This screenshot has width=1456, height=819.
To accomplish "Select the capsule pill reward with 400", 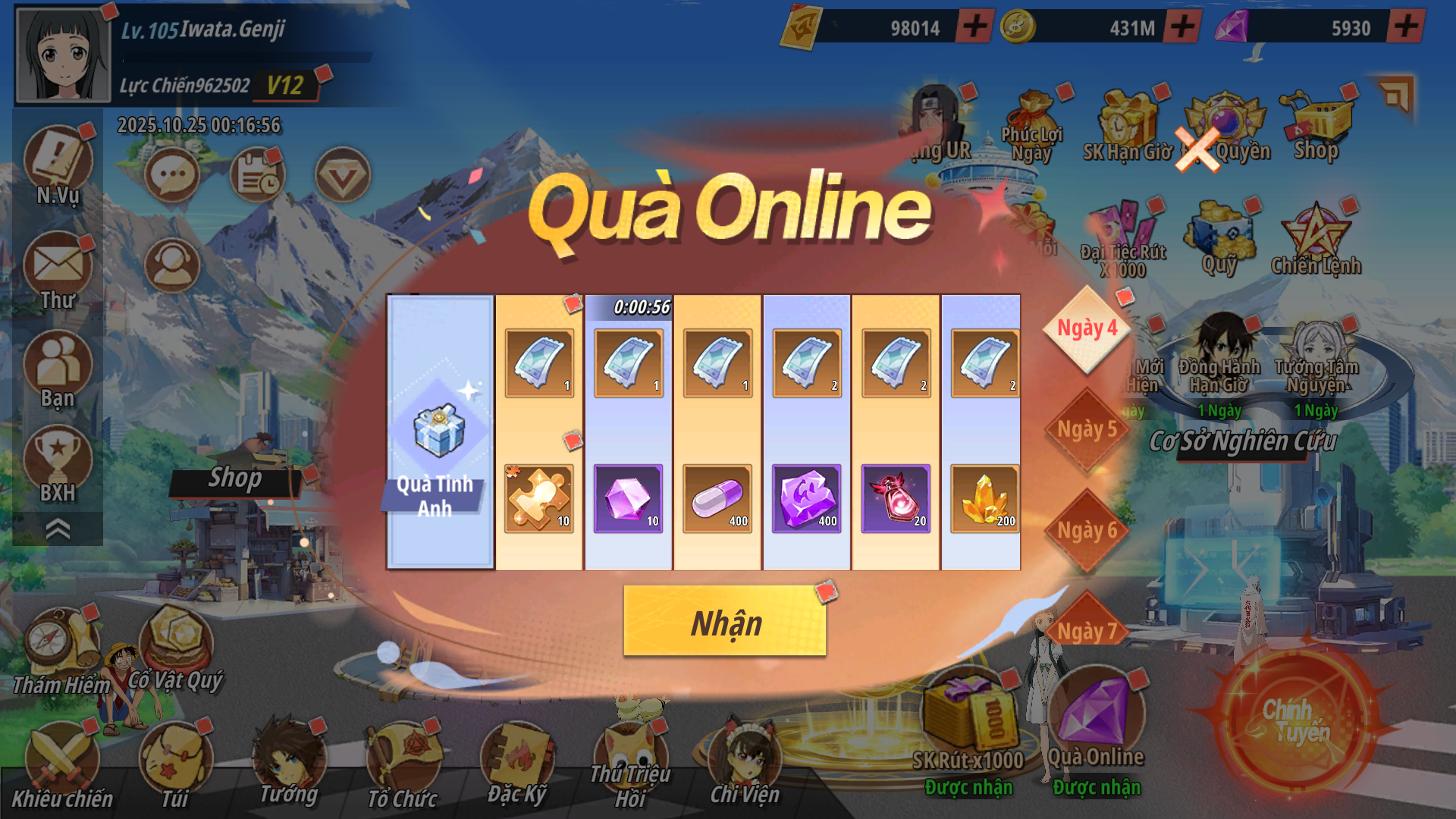I will pyautogui.click(x=717, y=498).
